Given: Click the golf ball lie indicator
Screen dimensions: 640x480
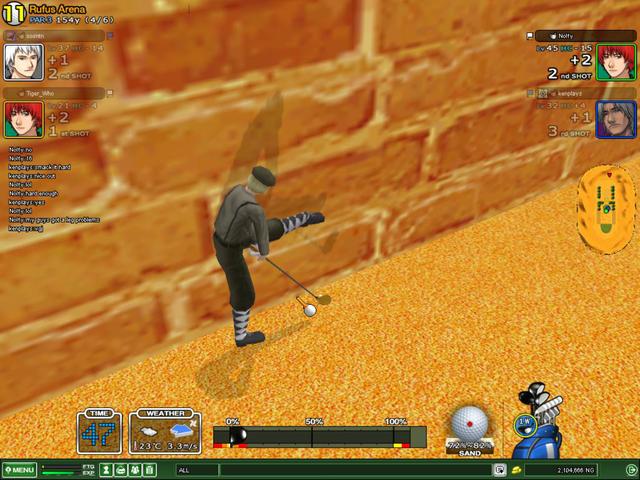Looking at the screenshot, I should pyautogui.click(x=467, y=426).
